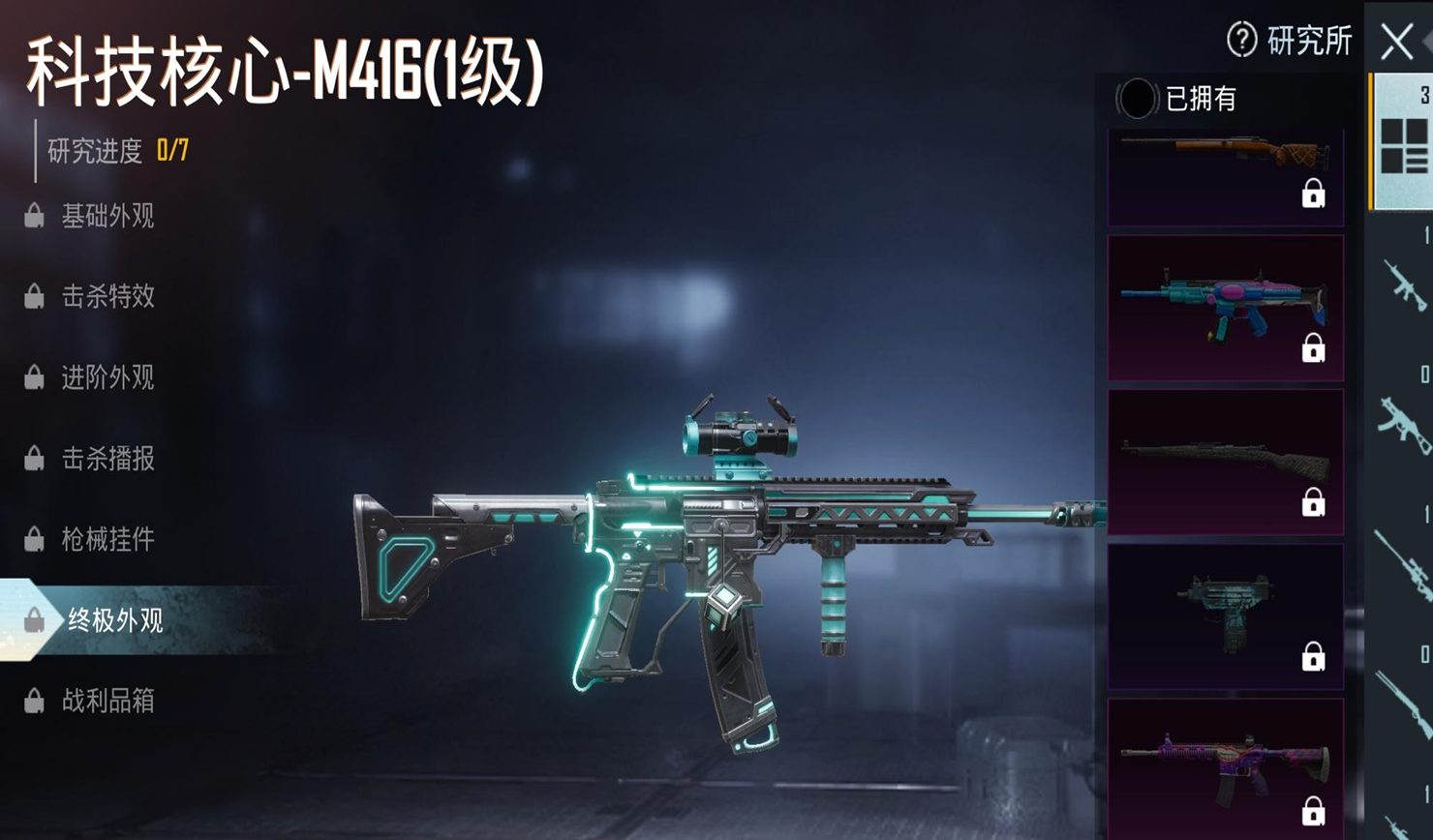The image size is (1433, 840).
Task: Select the orange bolt-action rifle skin
Action: tap(1225, 174)
